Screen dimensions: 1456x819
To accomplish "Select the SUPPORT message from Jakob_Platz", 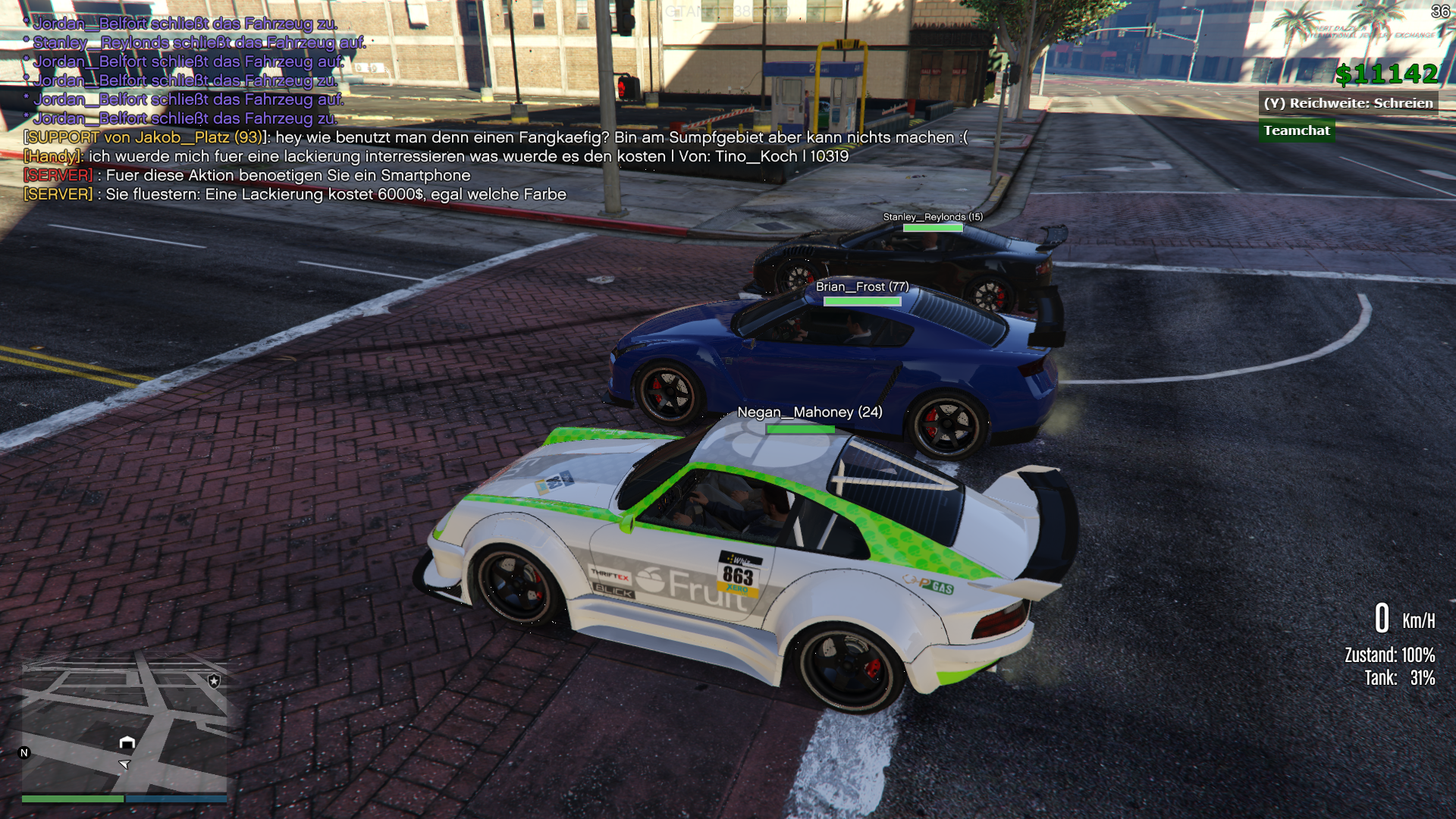I will 495,137.
